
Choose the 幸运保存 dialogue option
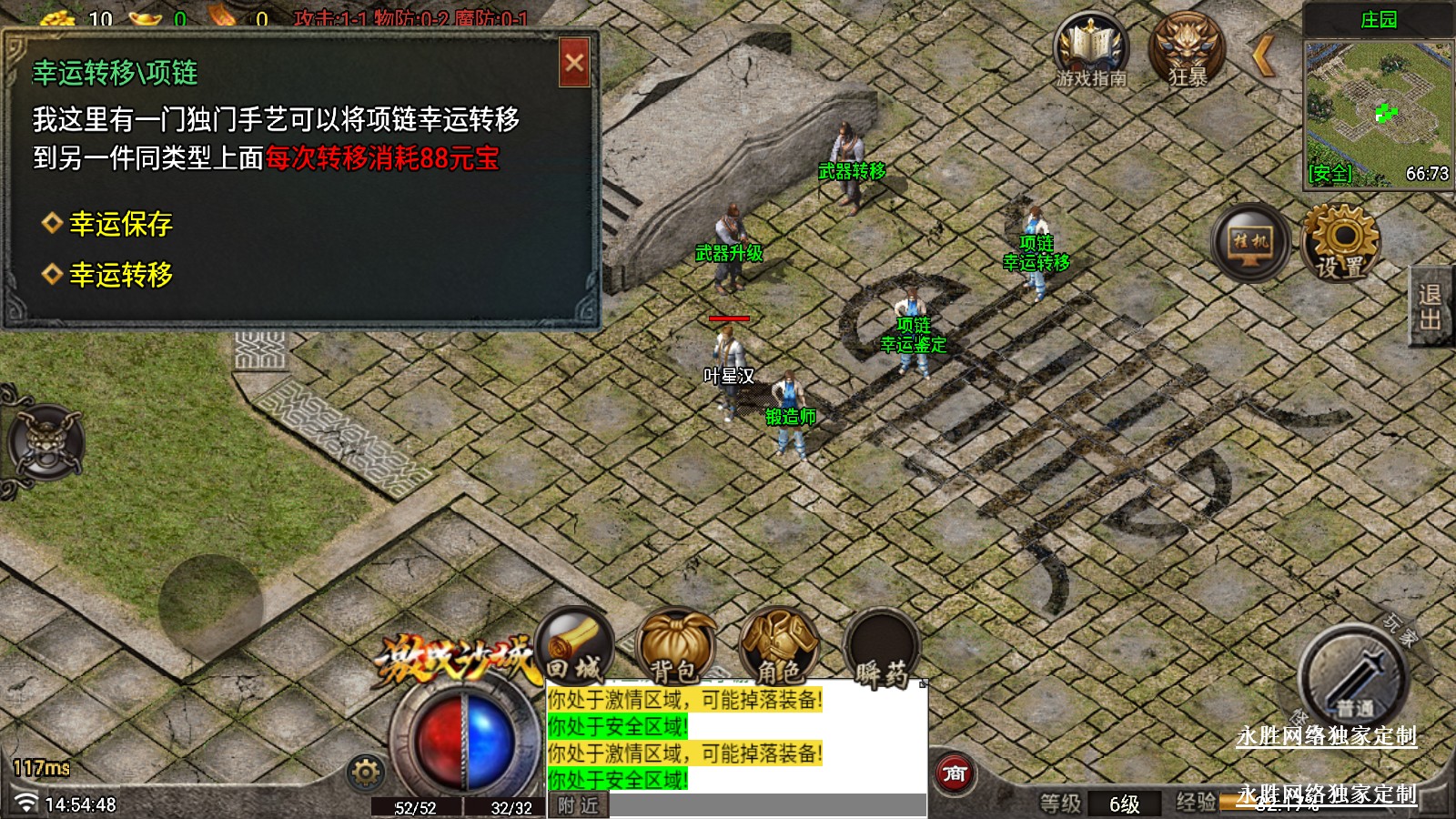coord(120,224)
